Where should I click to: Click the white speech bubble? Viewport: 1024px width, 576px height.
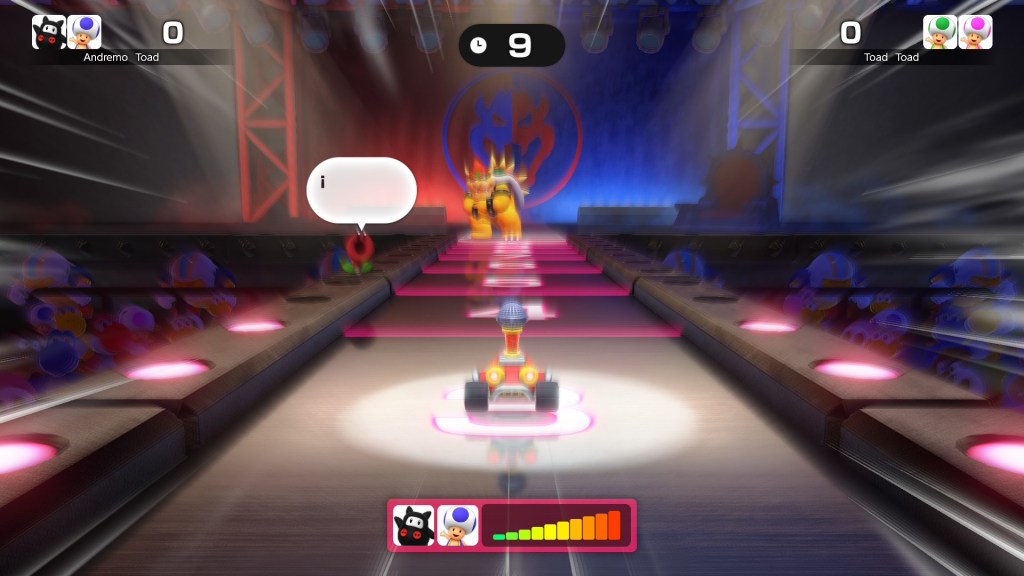pyautogui.click(x=361, y=190)
